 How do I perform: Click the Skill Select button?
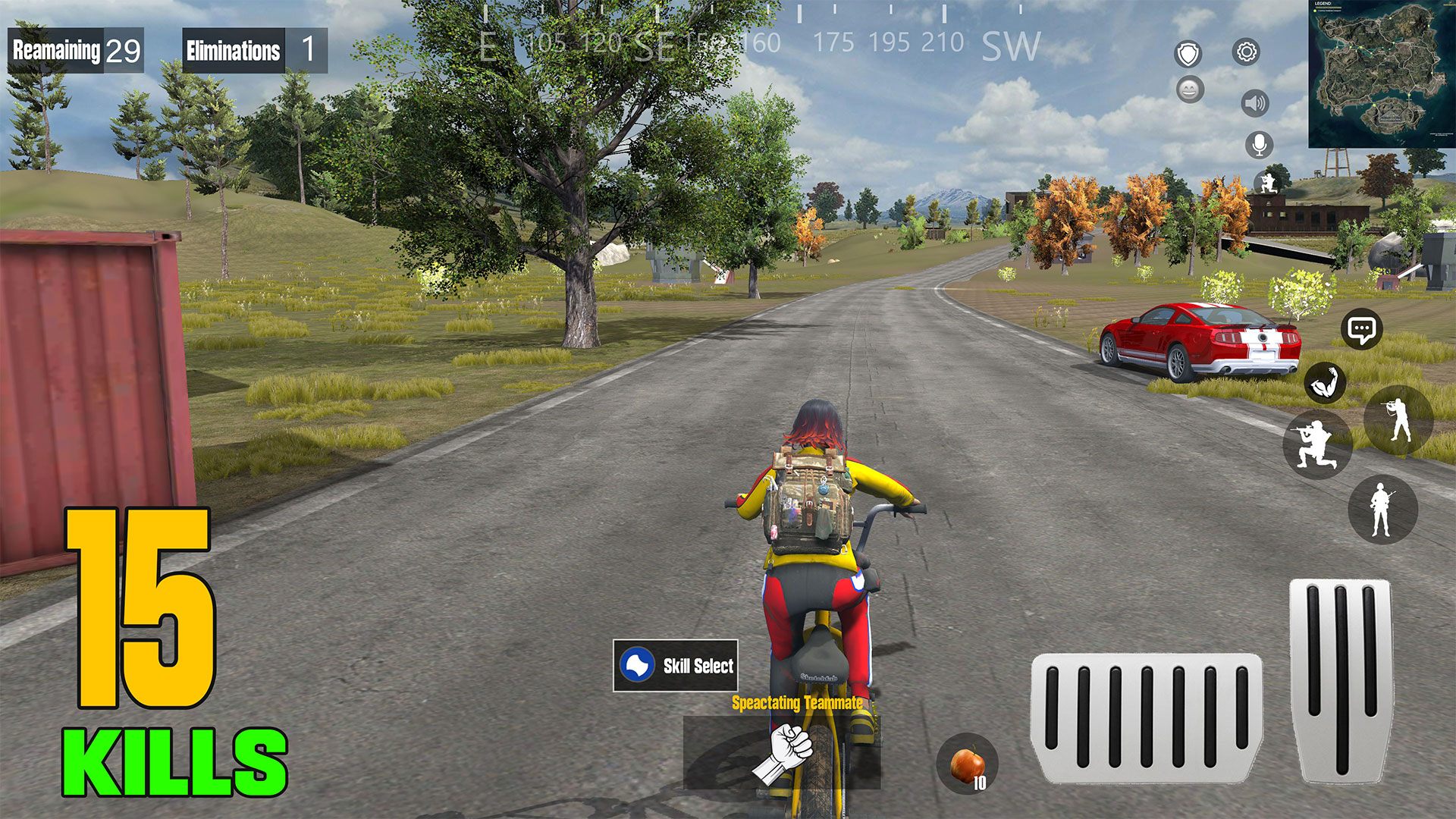(x=677, y=666)
